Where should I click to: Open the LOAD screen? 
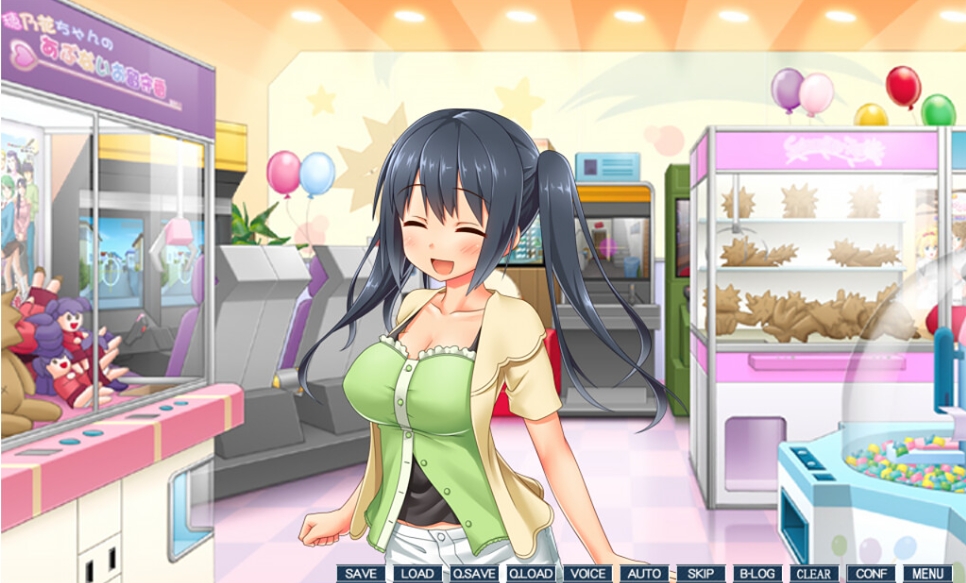pos(417,574)
